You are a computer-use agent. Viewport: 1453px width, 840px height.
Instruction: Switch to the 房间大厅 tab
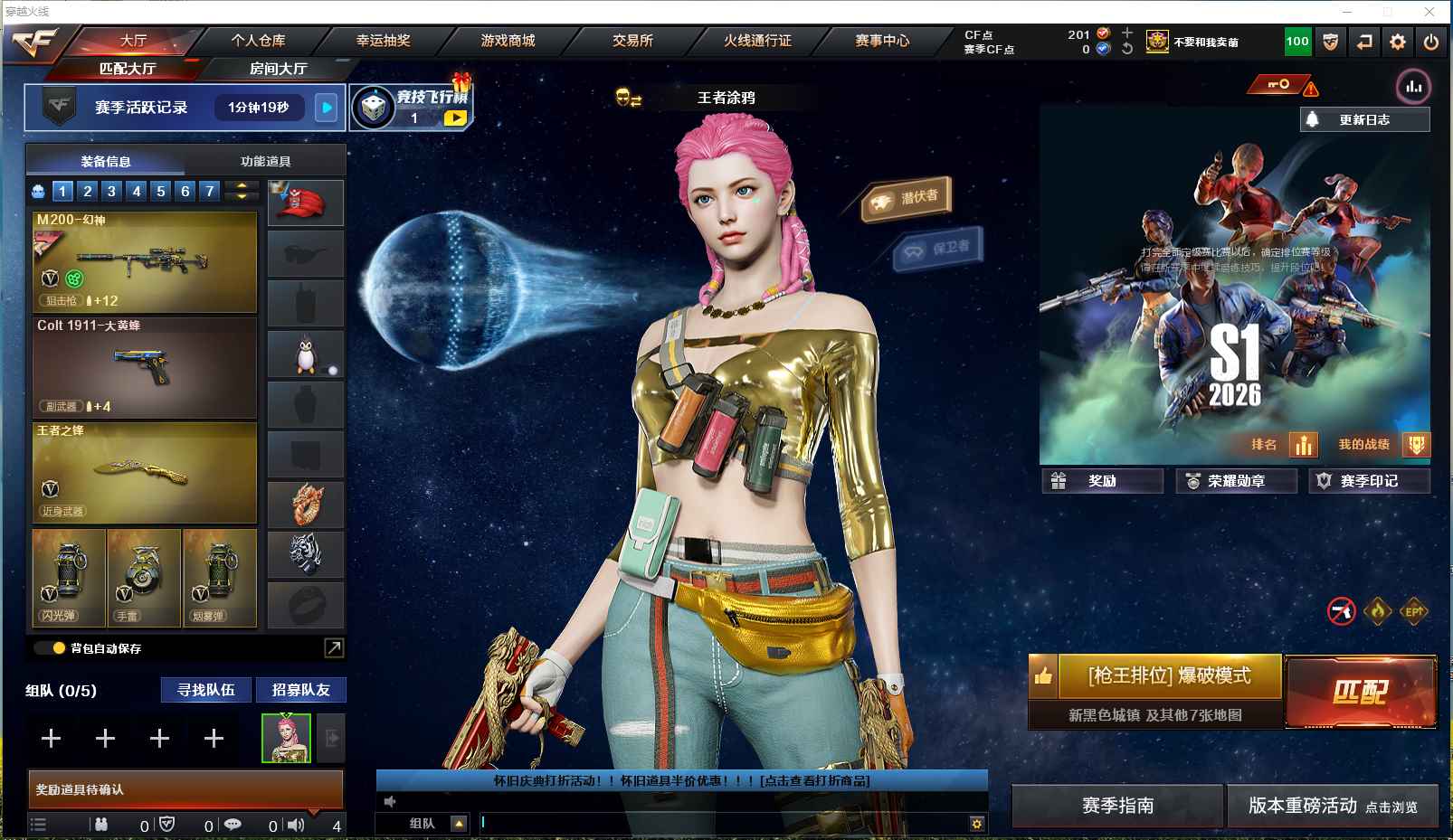[x=278, y=69]
